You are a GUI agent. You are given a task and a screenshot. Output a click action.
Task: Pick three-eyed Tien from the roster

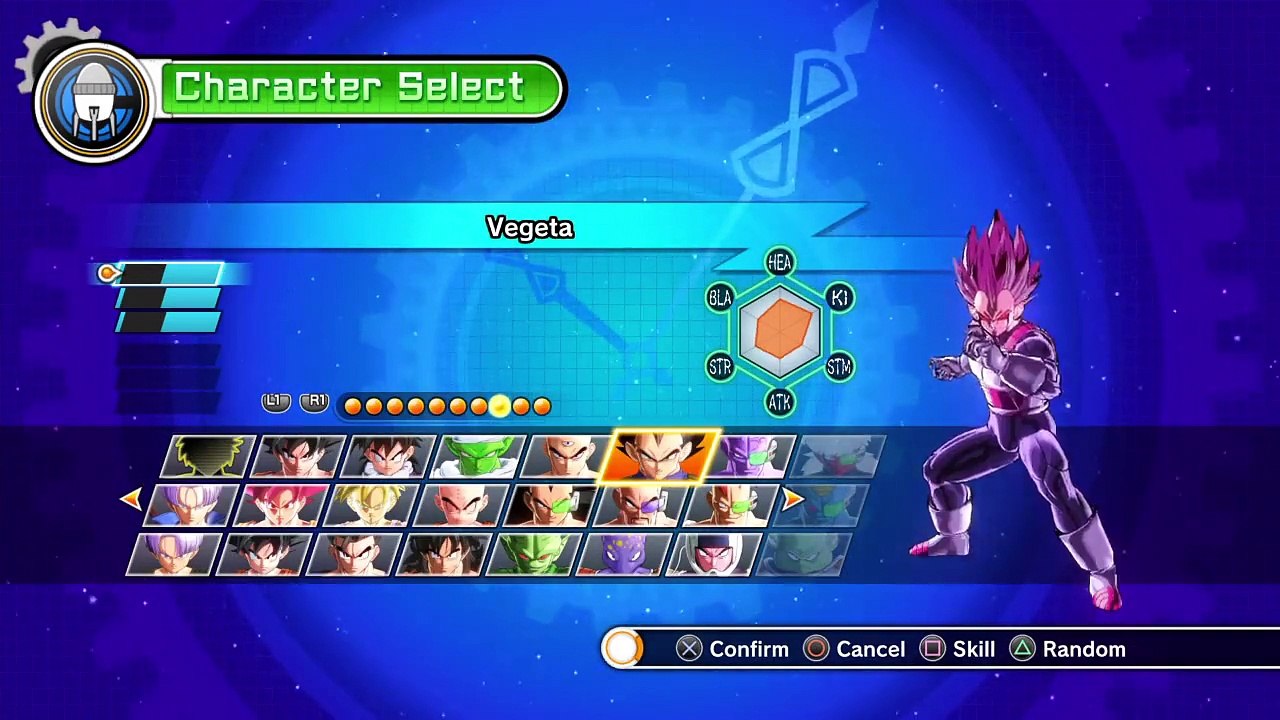[566, 457]
